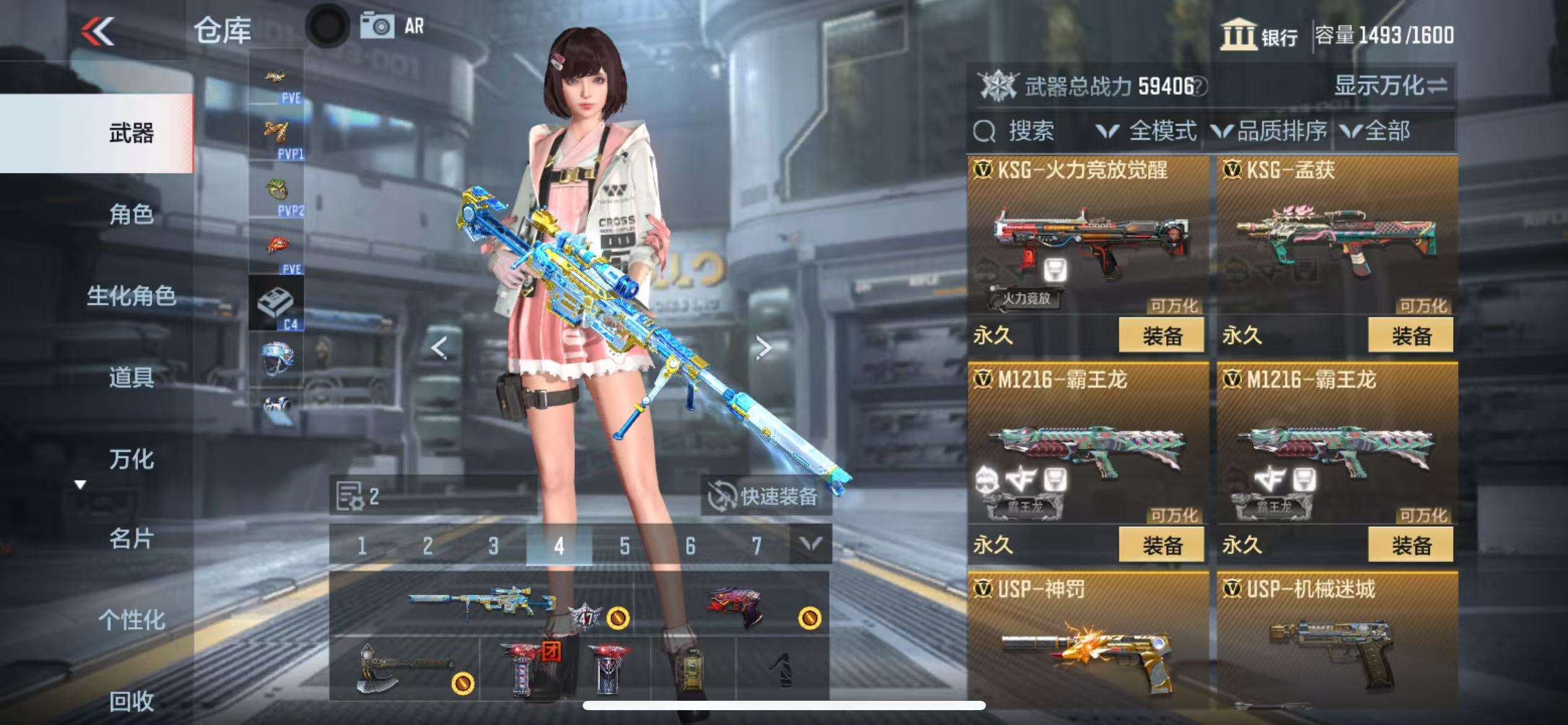Open the 银行 bank

coord(1260,35)
